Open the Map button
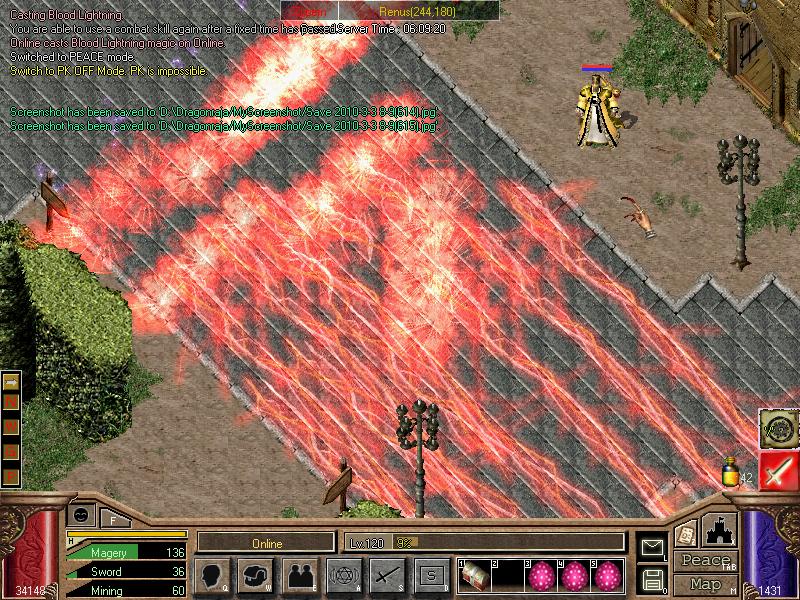 (x=703, y=584)
